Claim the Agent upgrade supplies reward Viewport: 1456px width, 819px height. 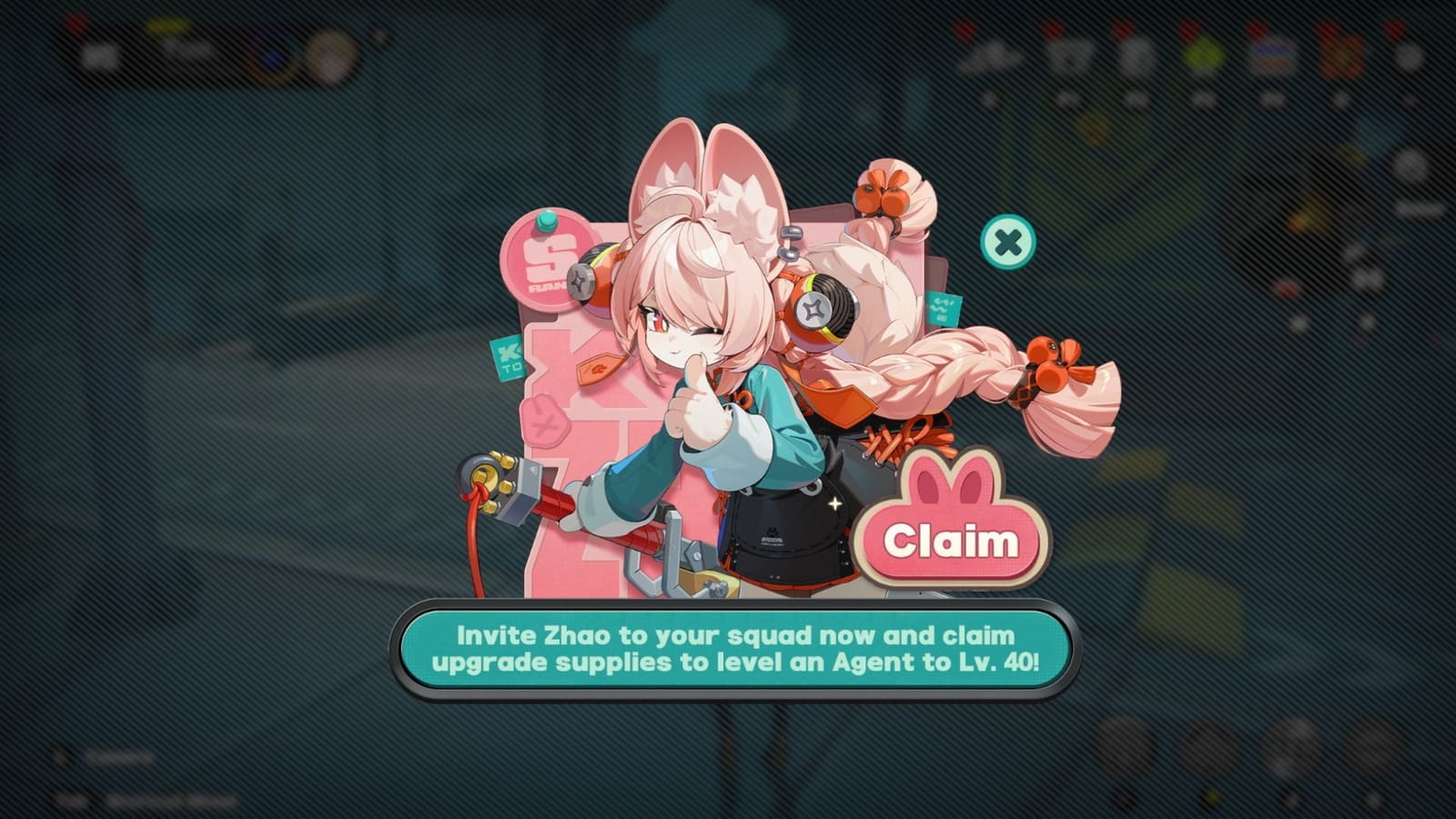952,541
